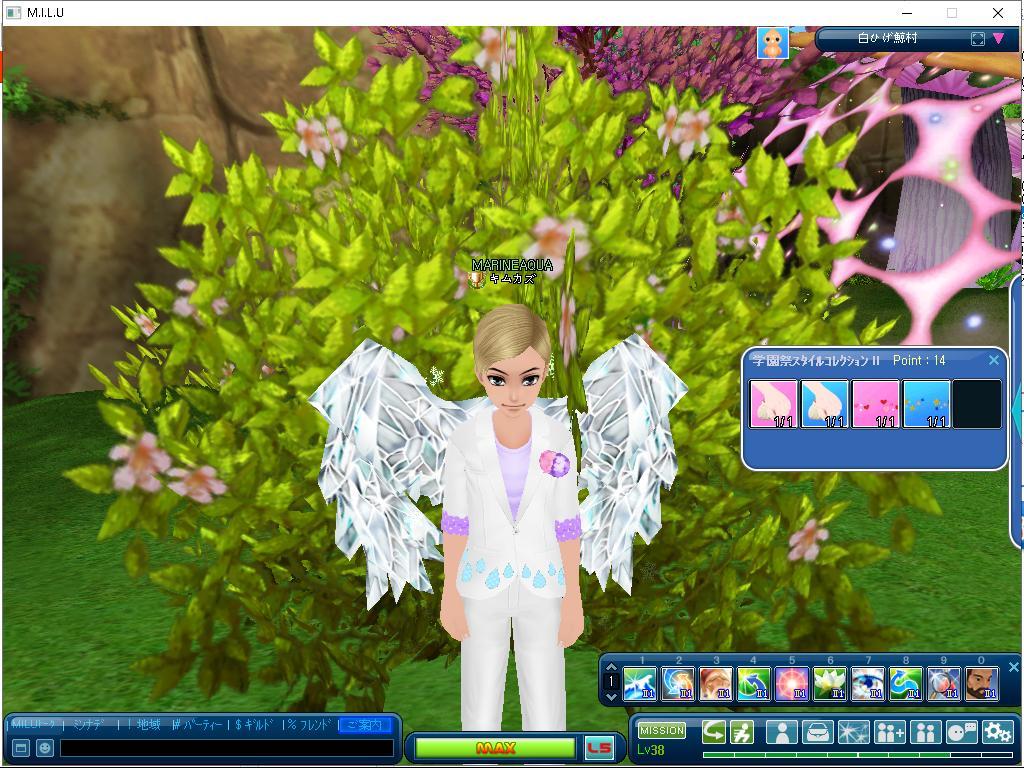Image resolution: width=1024 pixels, height=768 pixels.
Task: Open the character silhouette menu
Action: [781, 732]
